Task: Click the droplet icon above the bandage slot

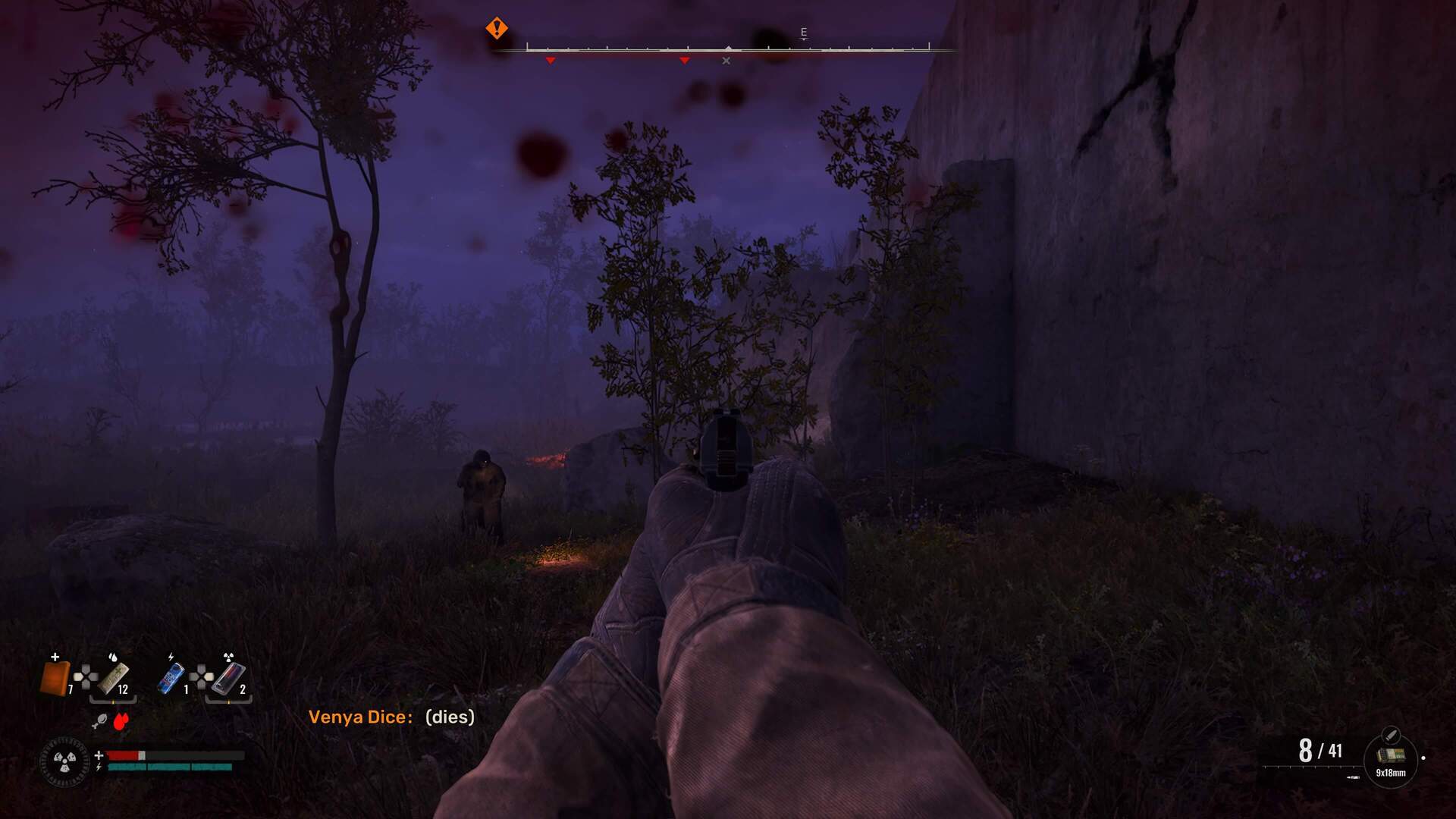Action: 113,657
